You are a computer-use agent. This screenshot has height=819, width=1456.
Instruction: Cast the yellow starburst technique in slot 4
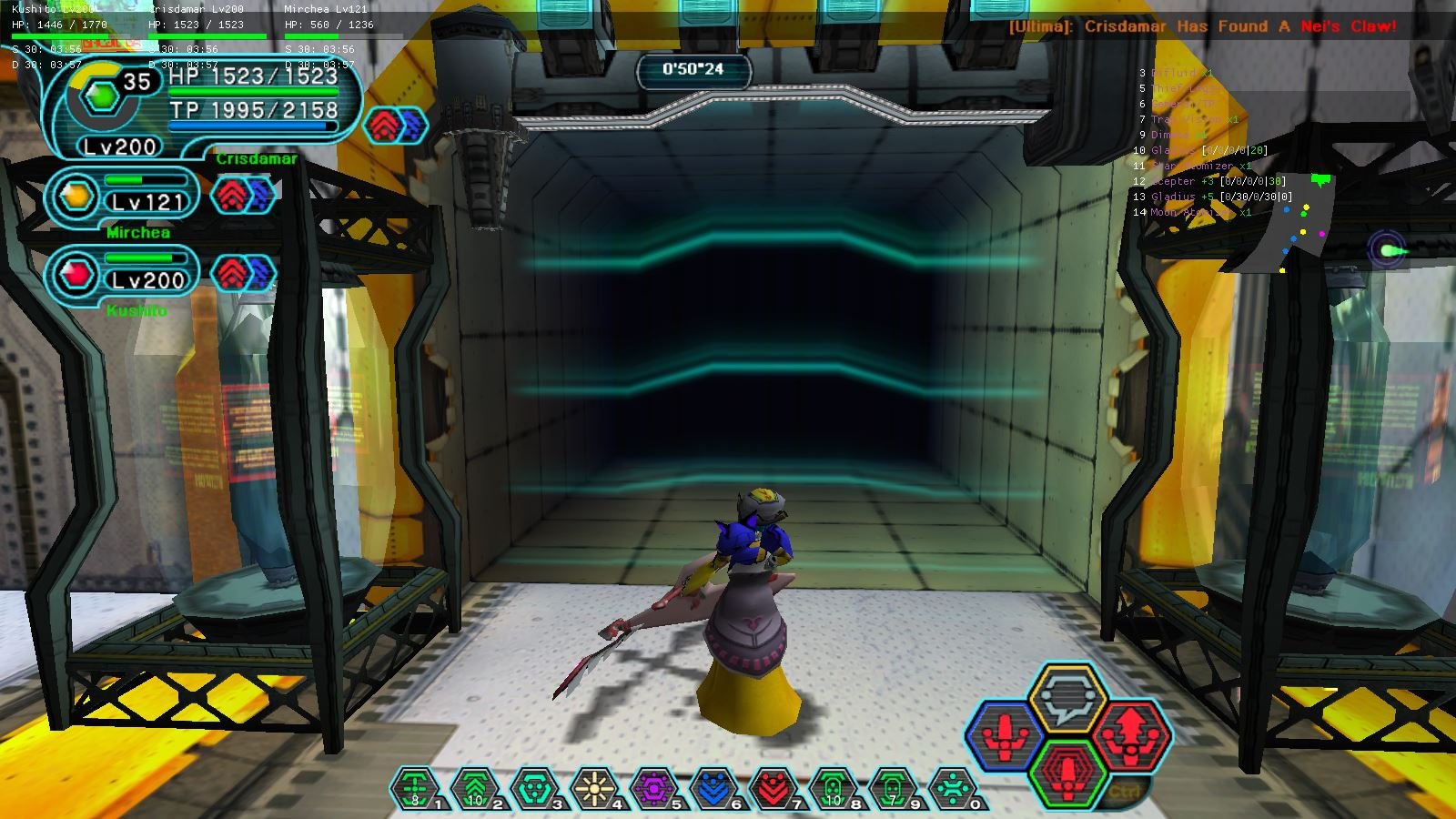click(x=595, y=789)
